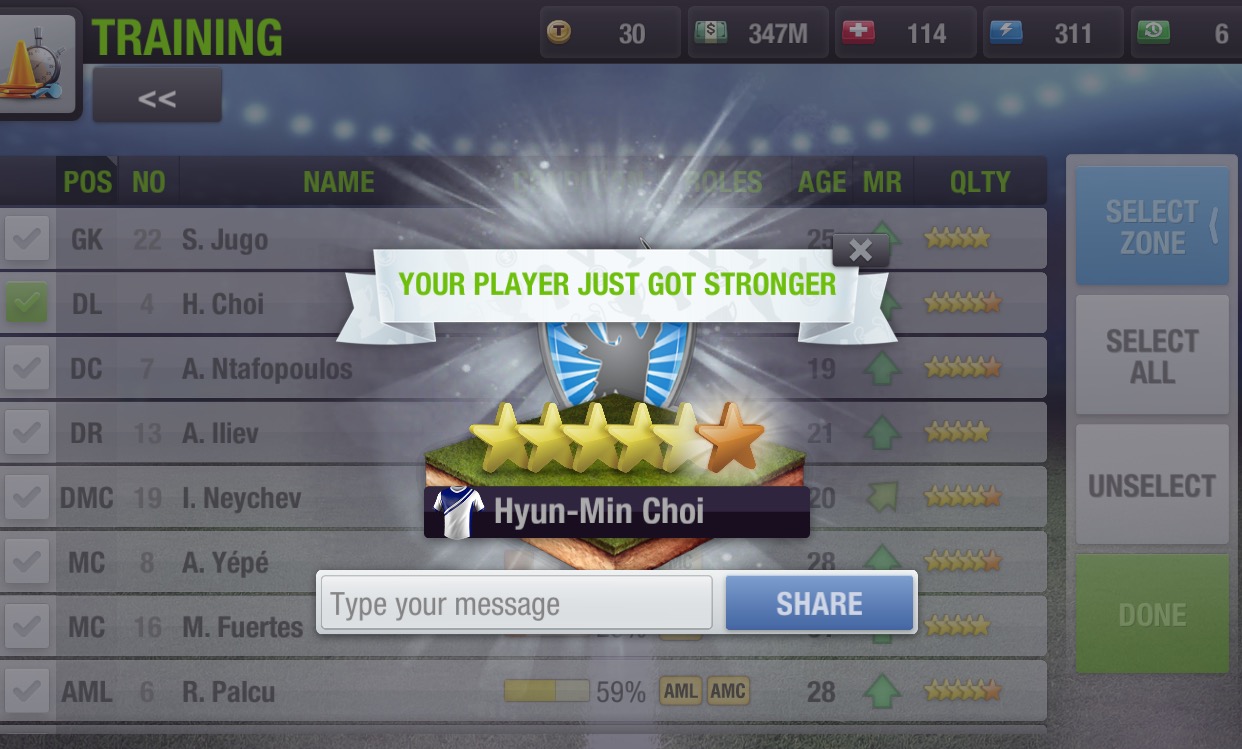Tap the cash balance showing 347M
Image resolution: width=1242 pixels, height=749 pixels.
[x=760, y=34]
